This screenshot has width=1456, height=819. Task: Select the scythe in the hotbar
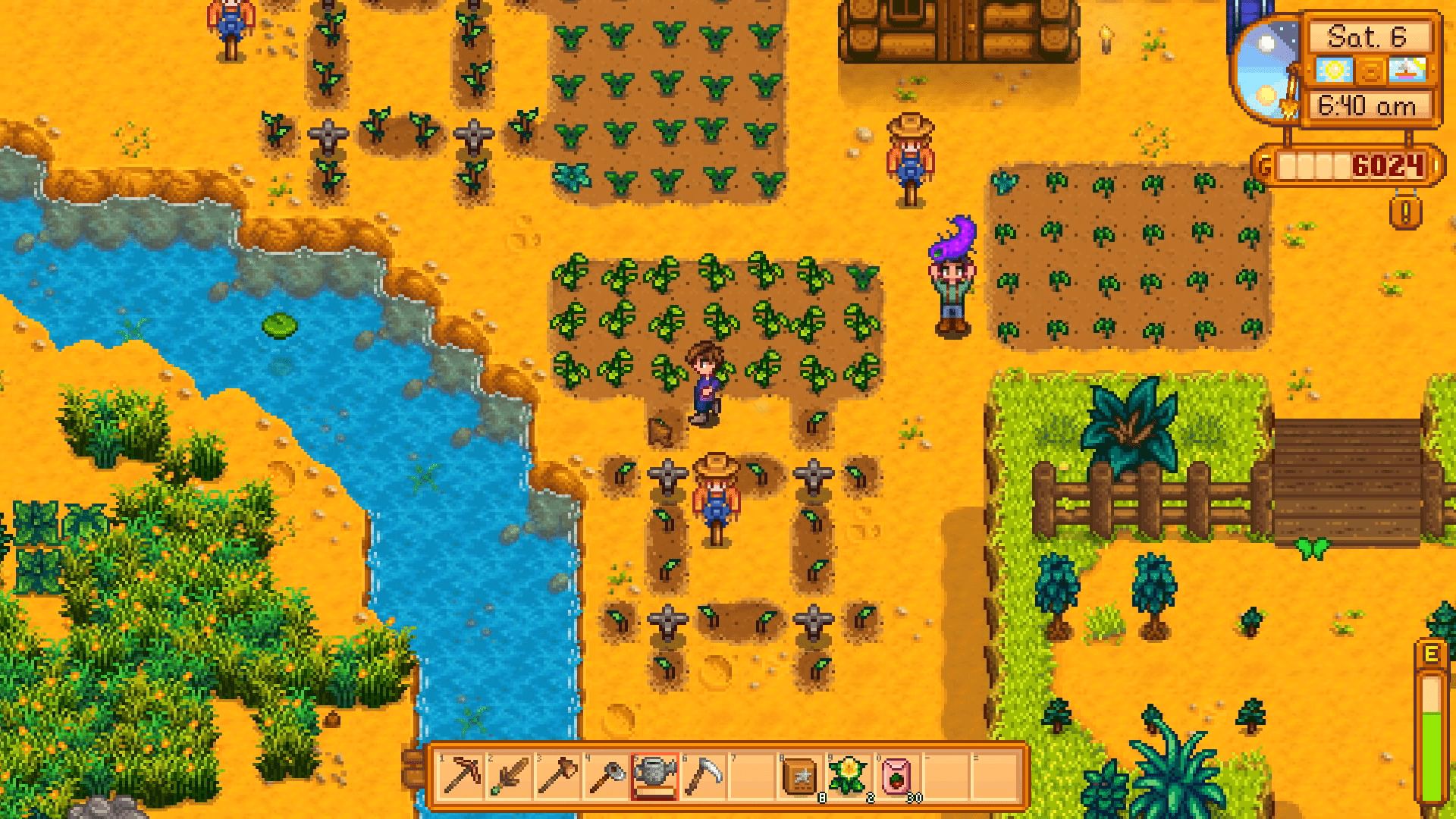pyautogui.click(x=703, y=777)
